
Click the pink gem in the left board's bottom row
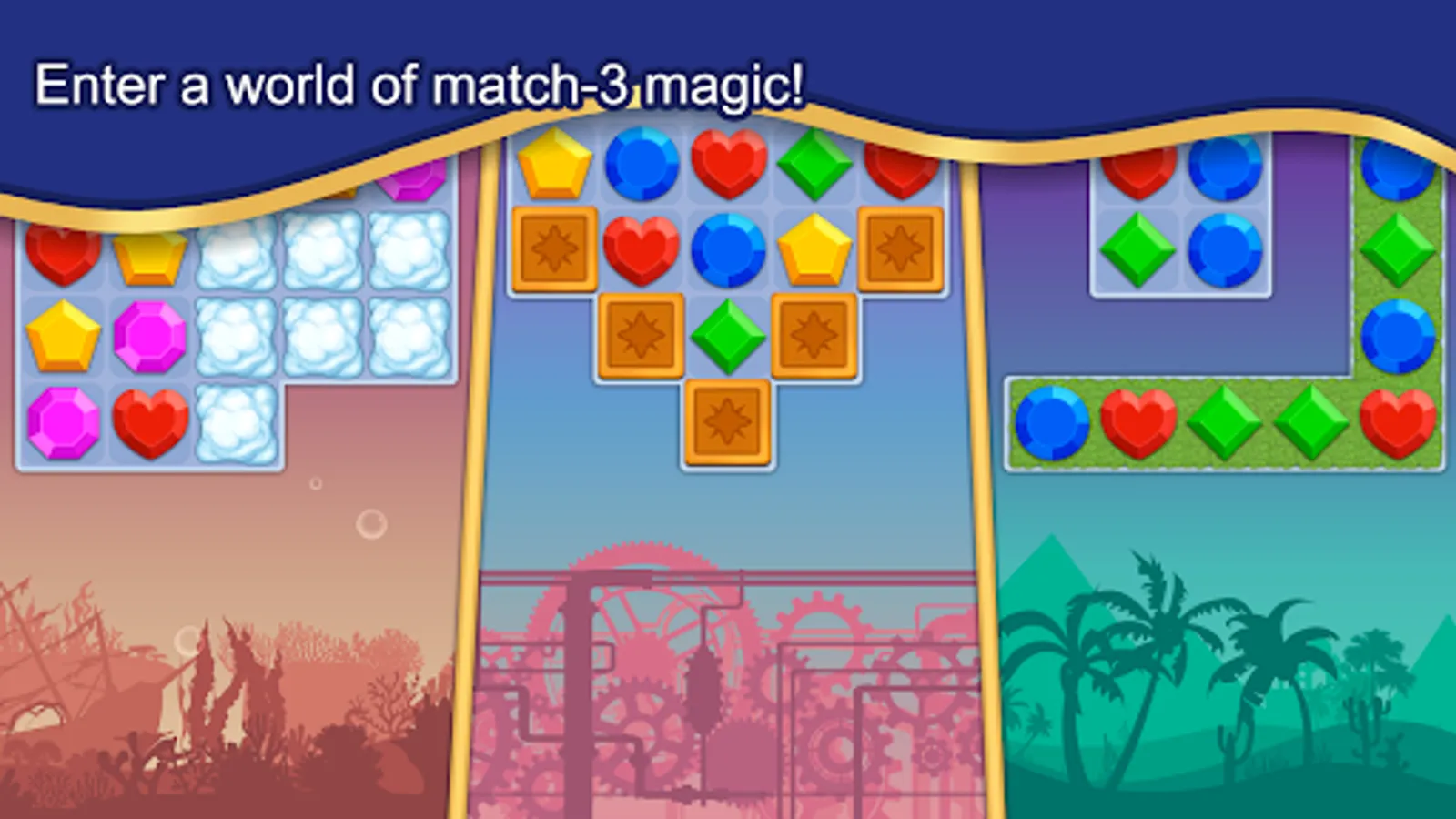pos(62,423)
